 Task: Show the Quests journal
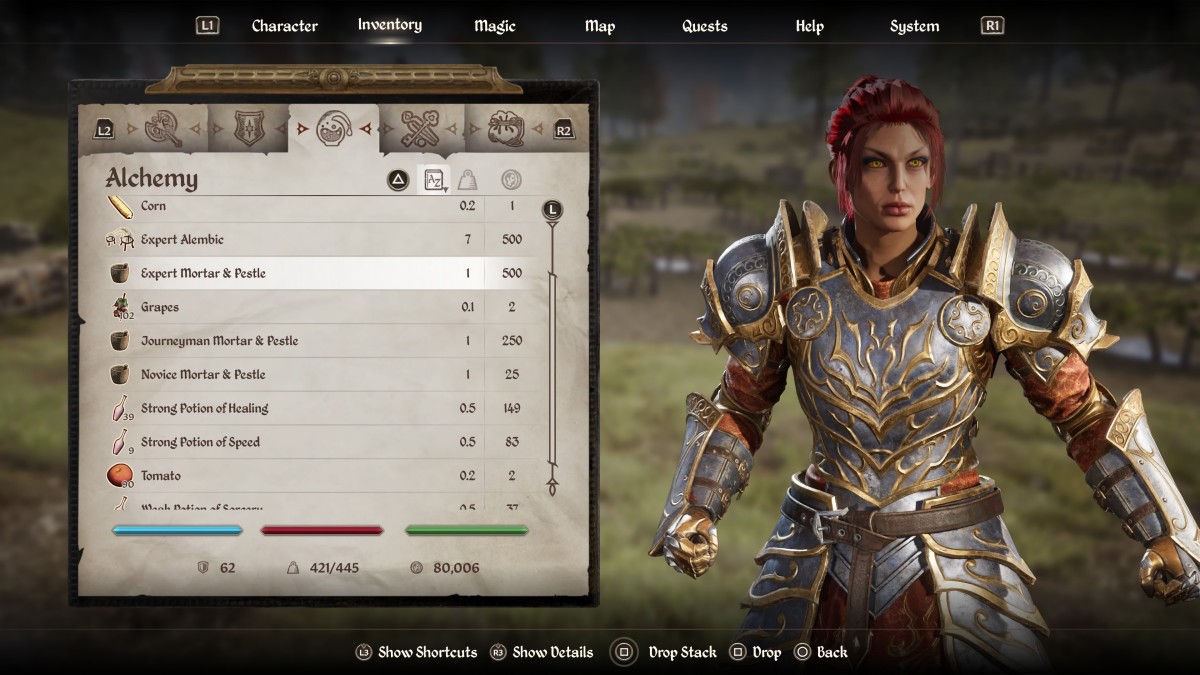(704, 26)
